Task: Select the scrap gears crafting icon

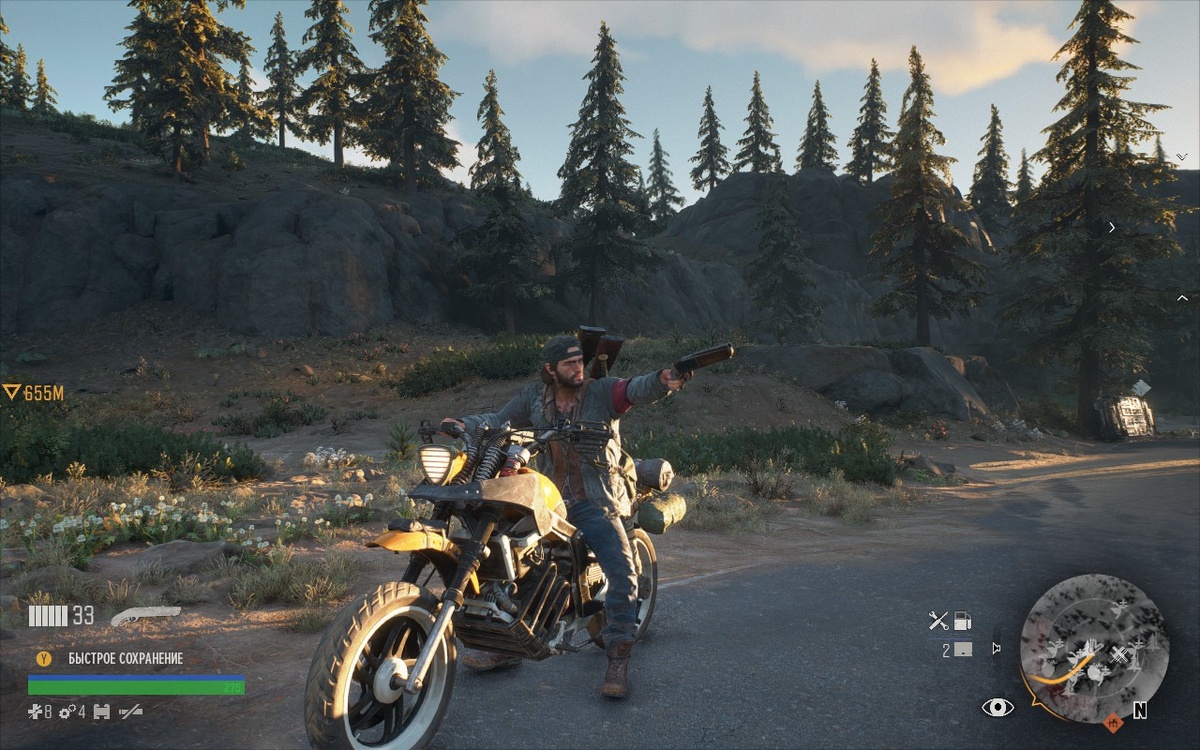Action: [x=68, y=712]
